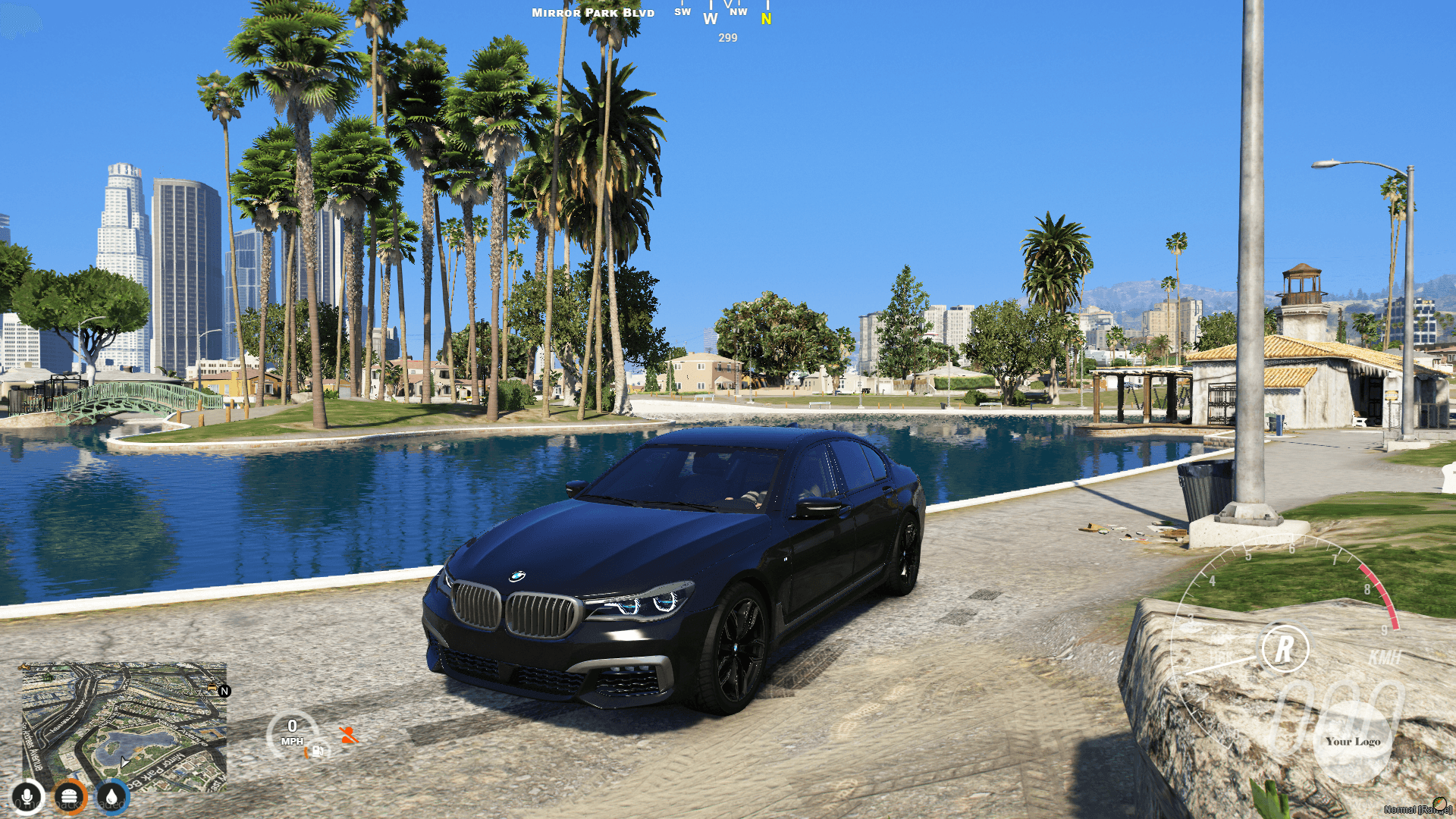Click the "NW" compass marker
1456x819 pixels.
pos(737,12)
